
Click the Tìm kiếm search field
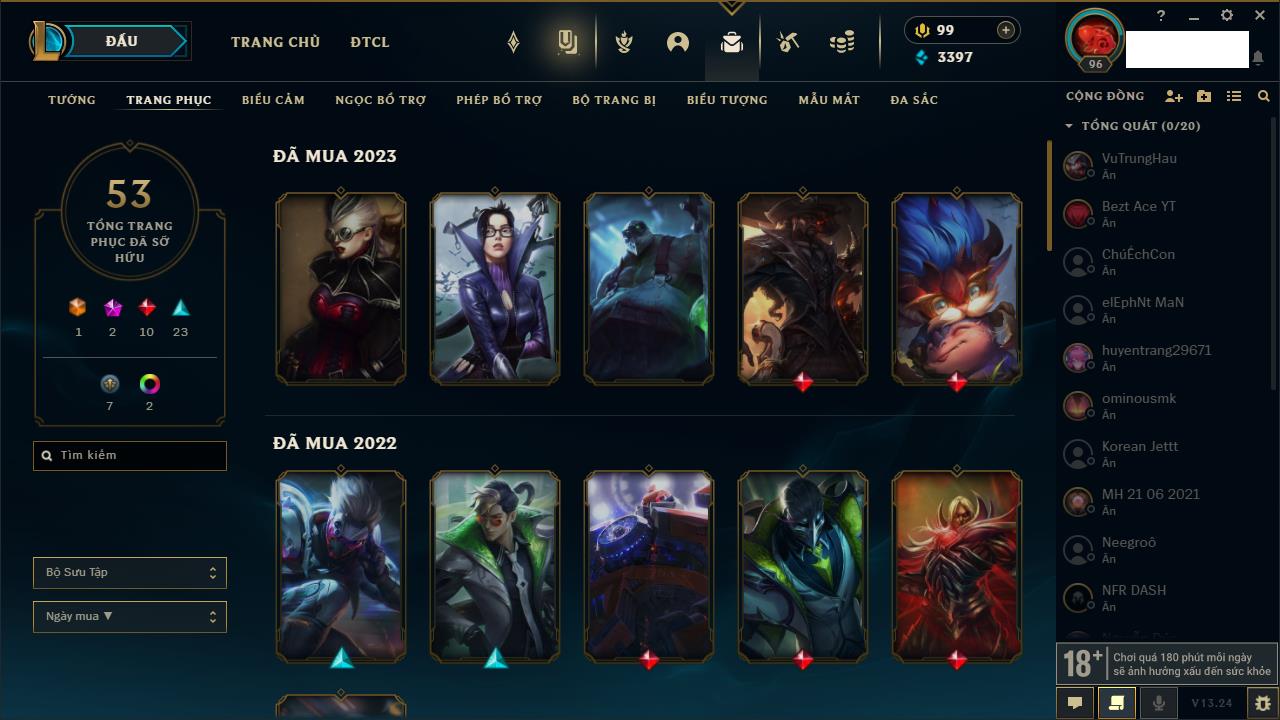point(130,456)
